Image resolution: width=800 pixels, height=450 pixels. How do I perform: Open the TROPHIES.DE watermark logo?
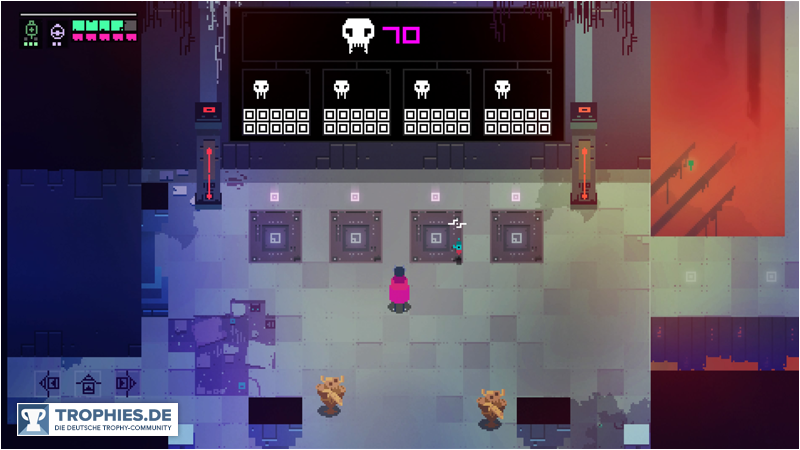[x=97, y=419]
